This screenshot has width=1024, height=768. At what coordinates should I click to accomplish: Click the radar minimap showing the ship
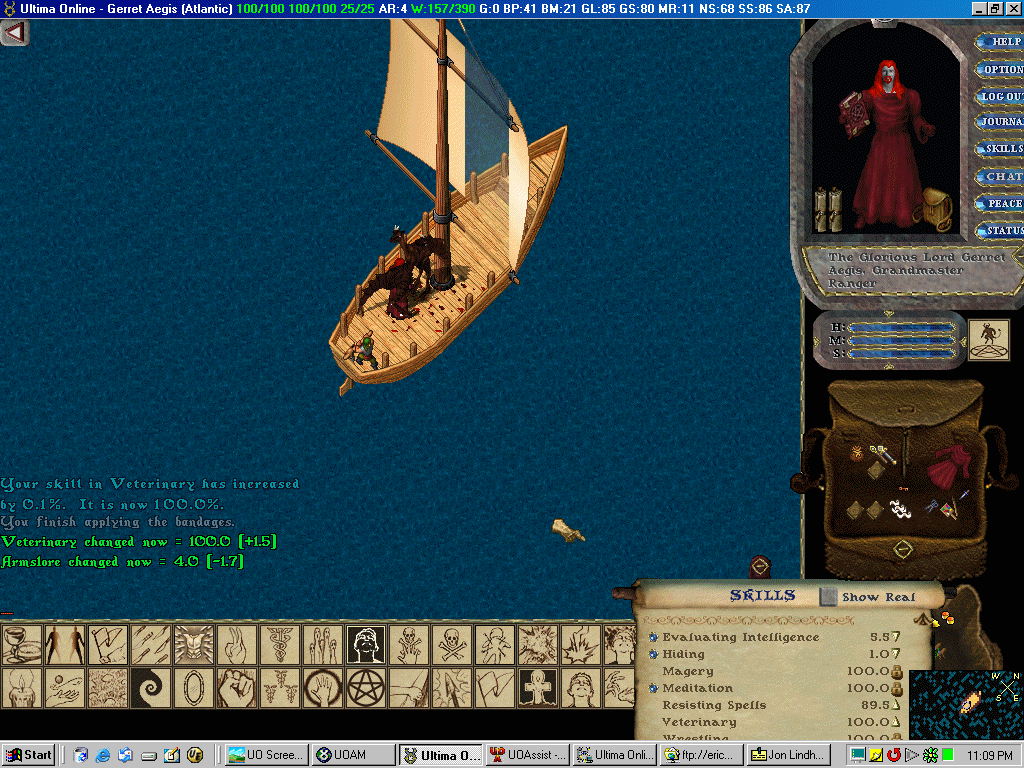[966, 704]
